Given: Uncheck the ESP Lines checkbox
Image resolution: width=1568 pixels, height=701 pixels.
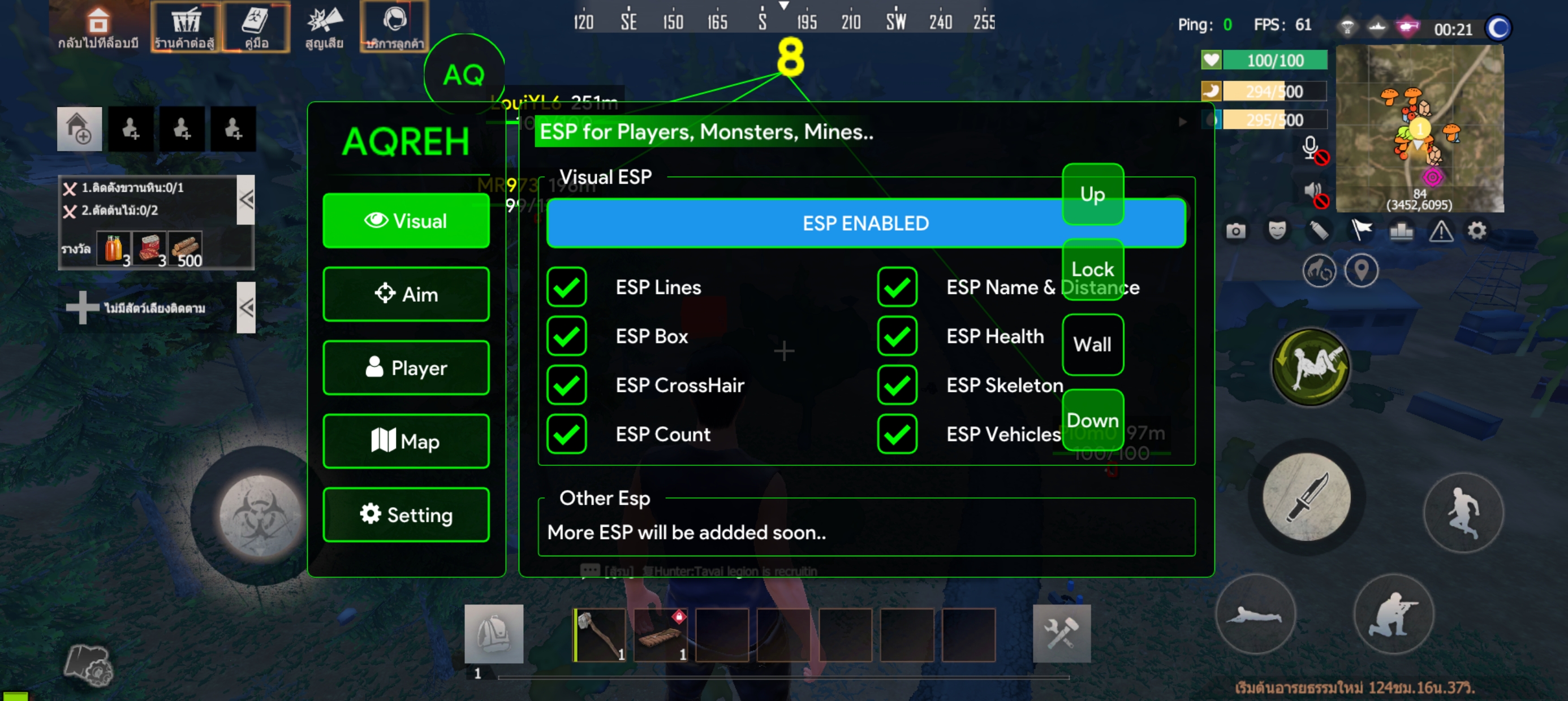Looking at the screenshot, I should click(x=567, y=287).
